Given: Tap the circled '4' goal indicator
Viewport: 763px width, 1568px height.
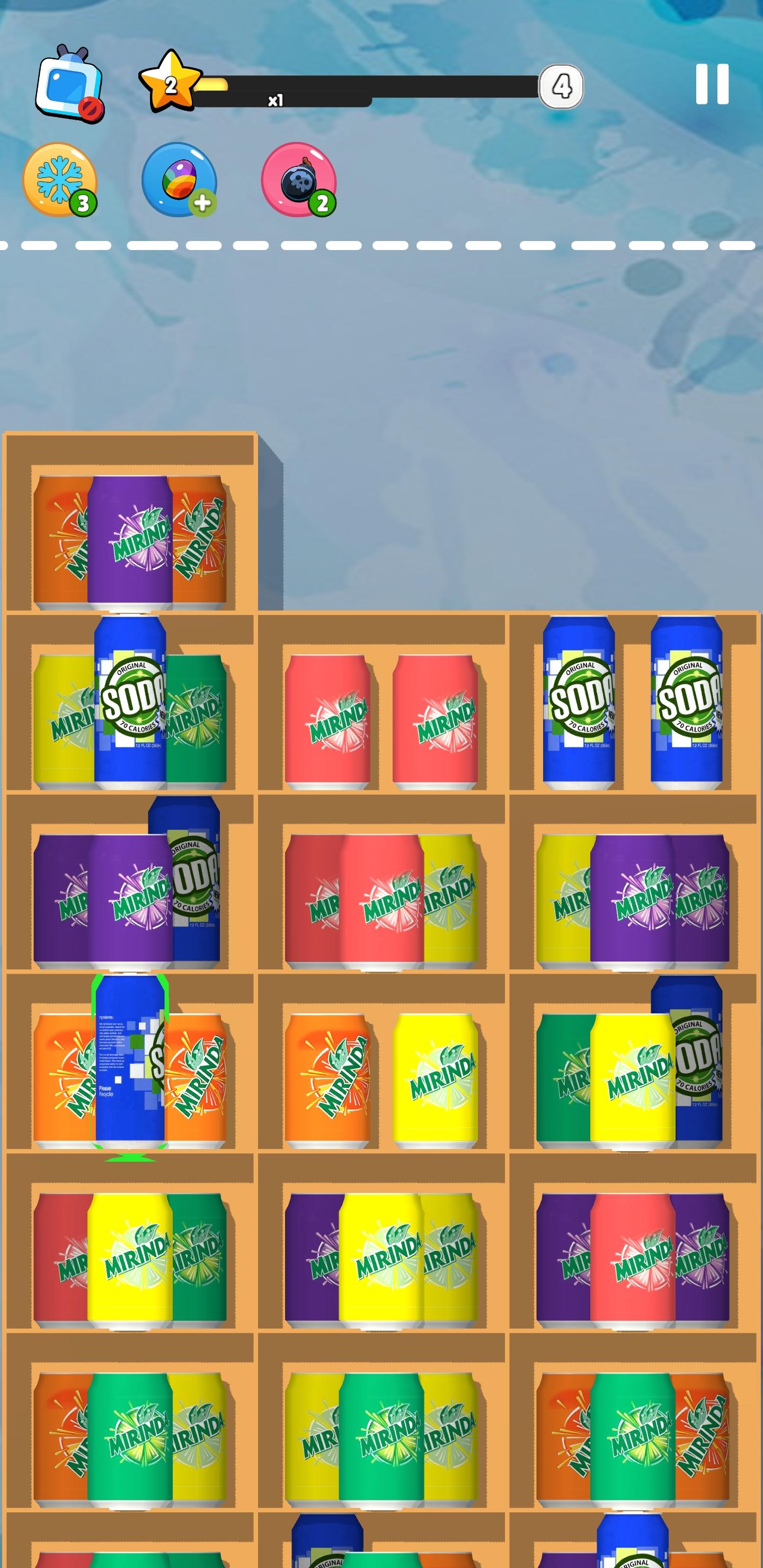Looking at the screenshot, I should tap(562, 85).
